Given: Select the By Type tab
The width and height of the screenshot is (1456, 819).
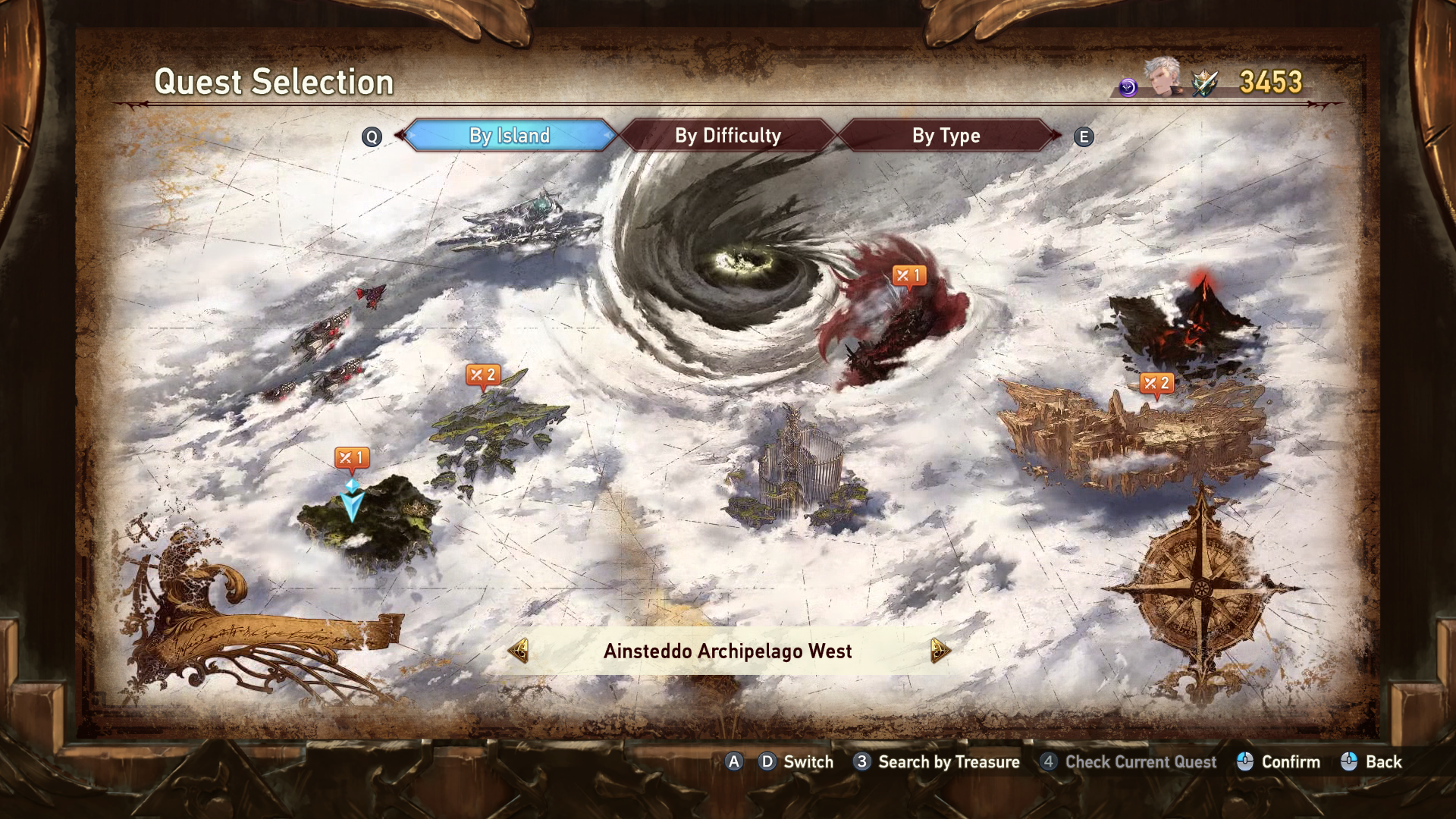Looking at the screenshot, I should click(946, 136).
